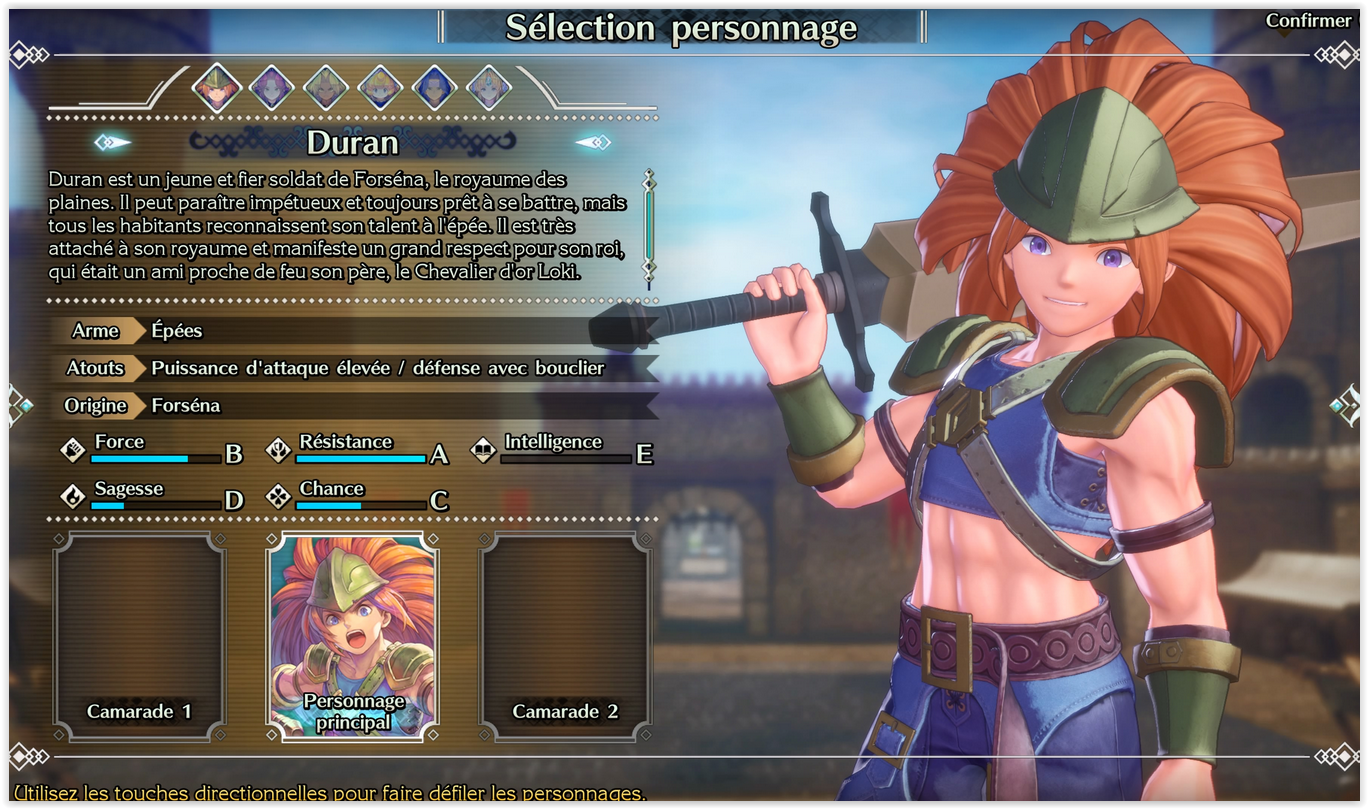Choose the purple-haired Angela portrait
This screenshot has height=809, width=1368.
[x=271, y=88]
